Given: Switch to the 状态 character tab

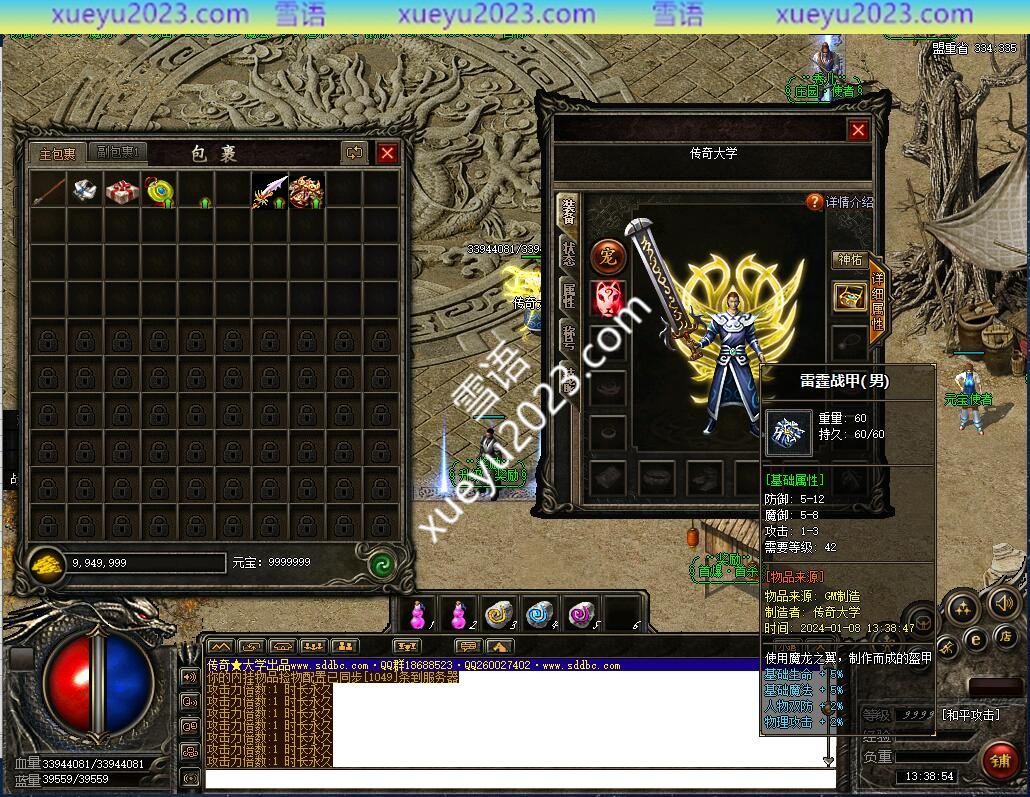Looking at the screenshot, I should pyautogui.click(x=568, y=252).
